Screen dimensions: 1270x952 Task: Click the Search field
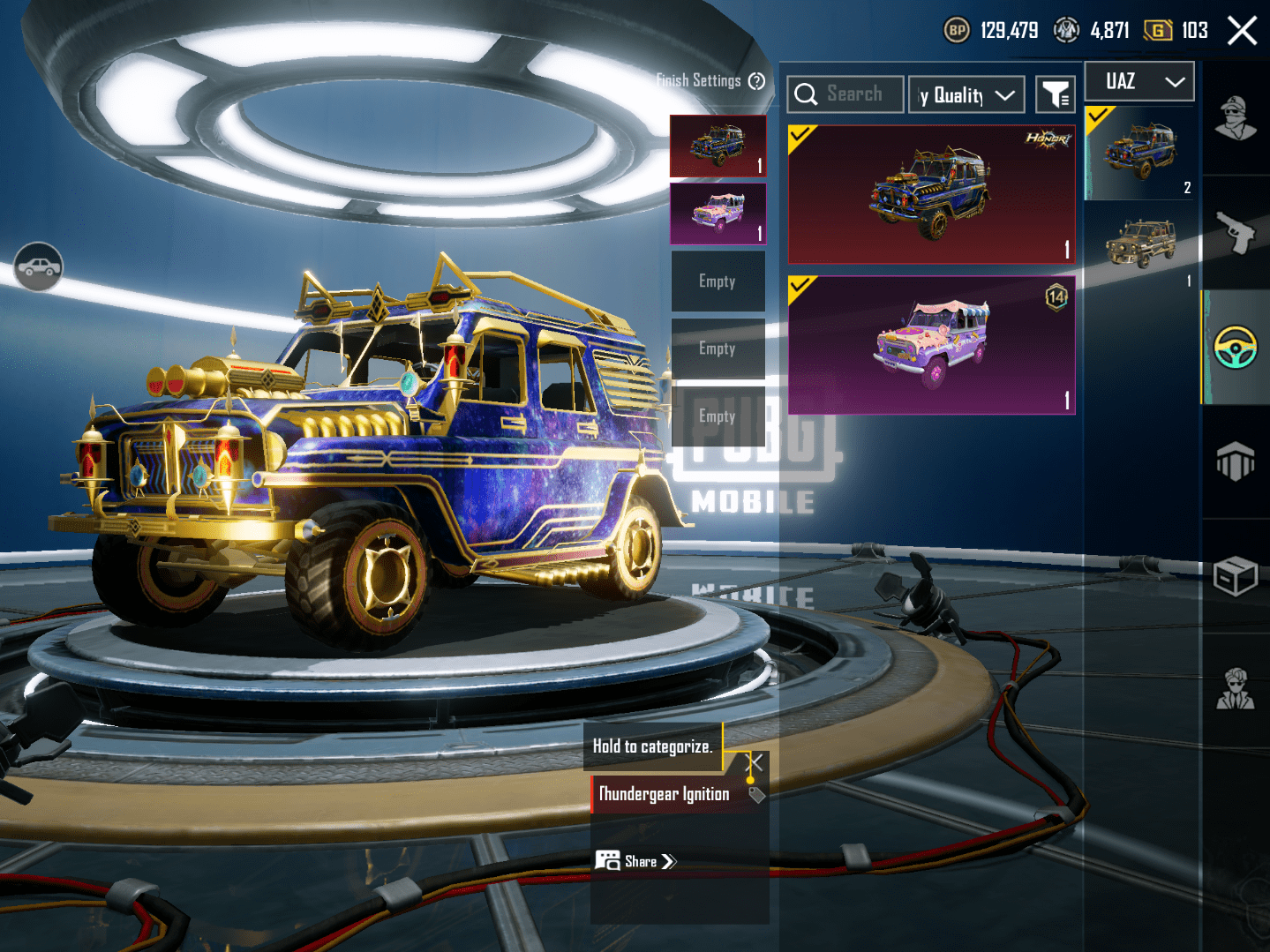point(845,94)
